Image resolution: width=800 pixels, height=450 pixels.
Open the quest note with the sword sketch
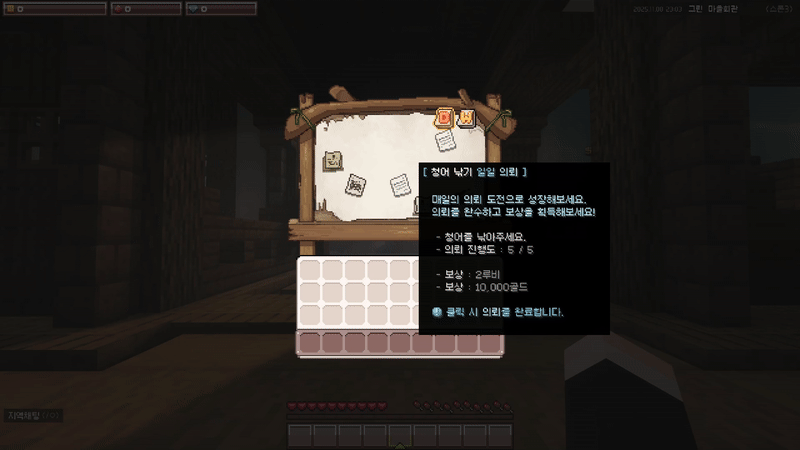pos(354,185)
